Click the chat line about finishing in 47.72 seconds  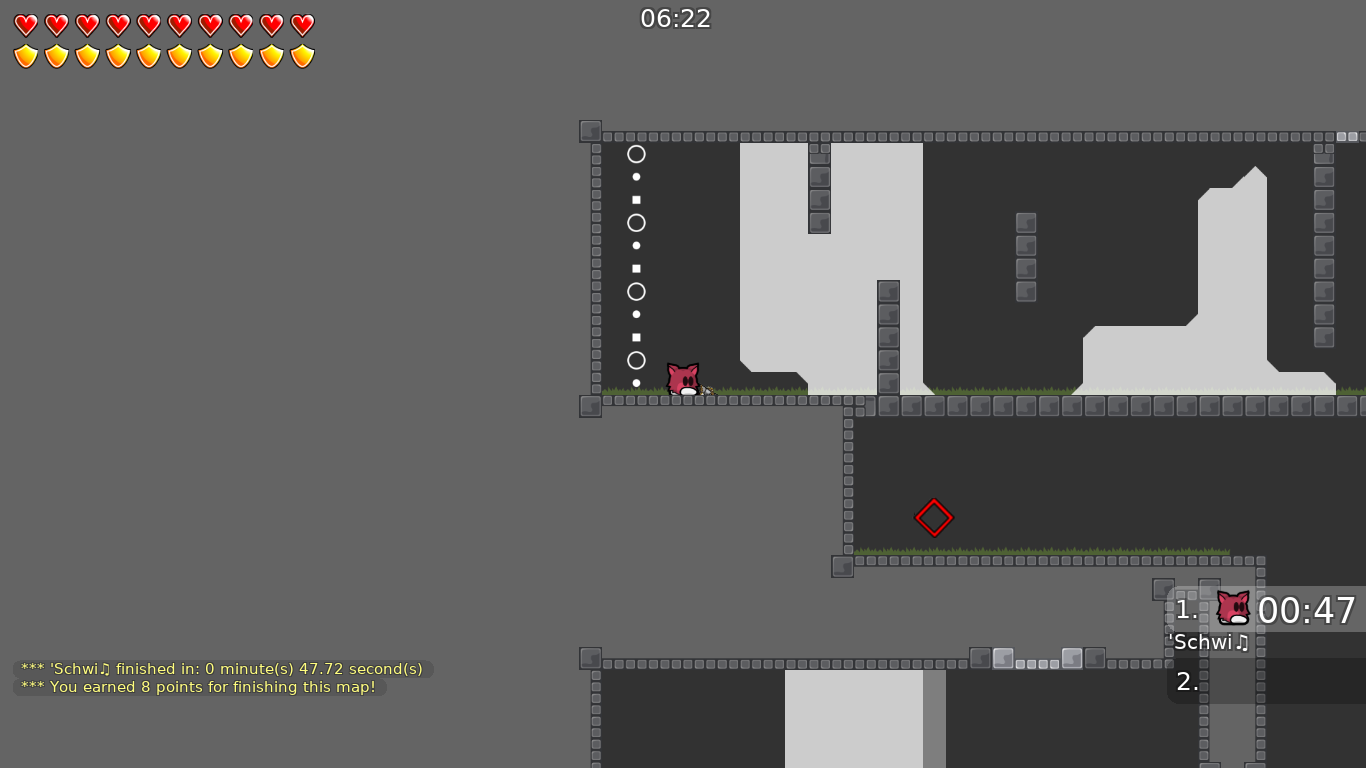pyautogui.click(x=220, y=668)
